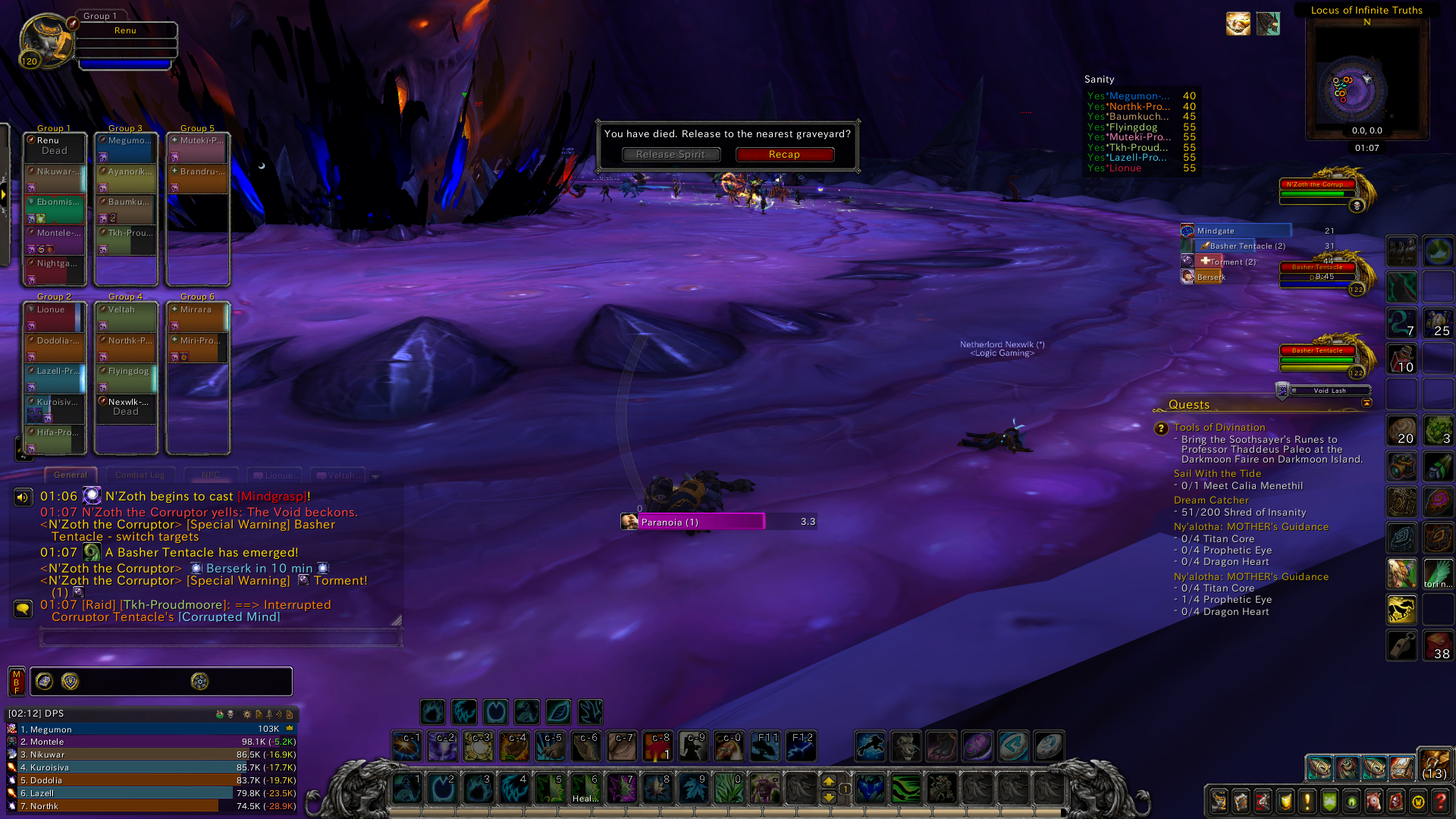Open the NPC chat tab
The height and width of the screenshot is (819, 1456).
pos(210,475)
